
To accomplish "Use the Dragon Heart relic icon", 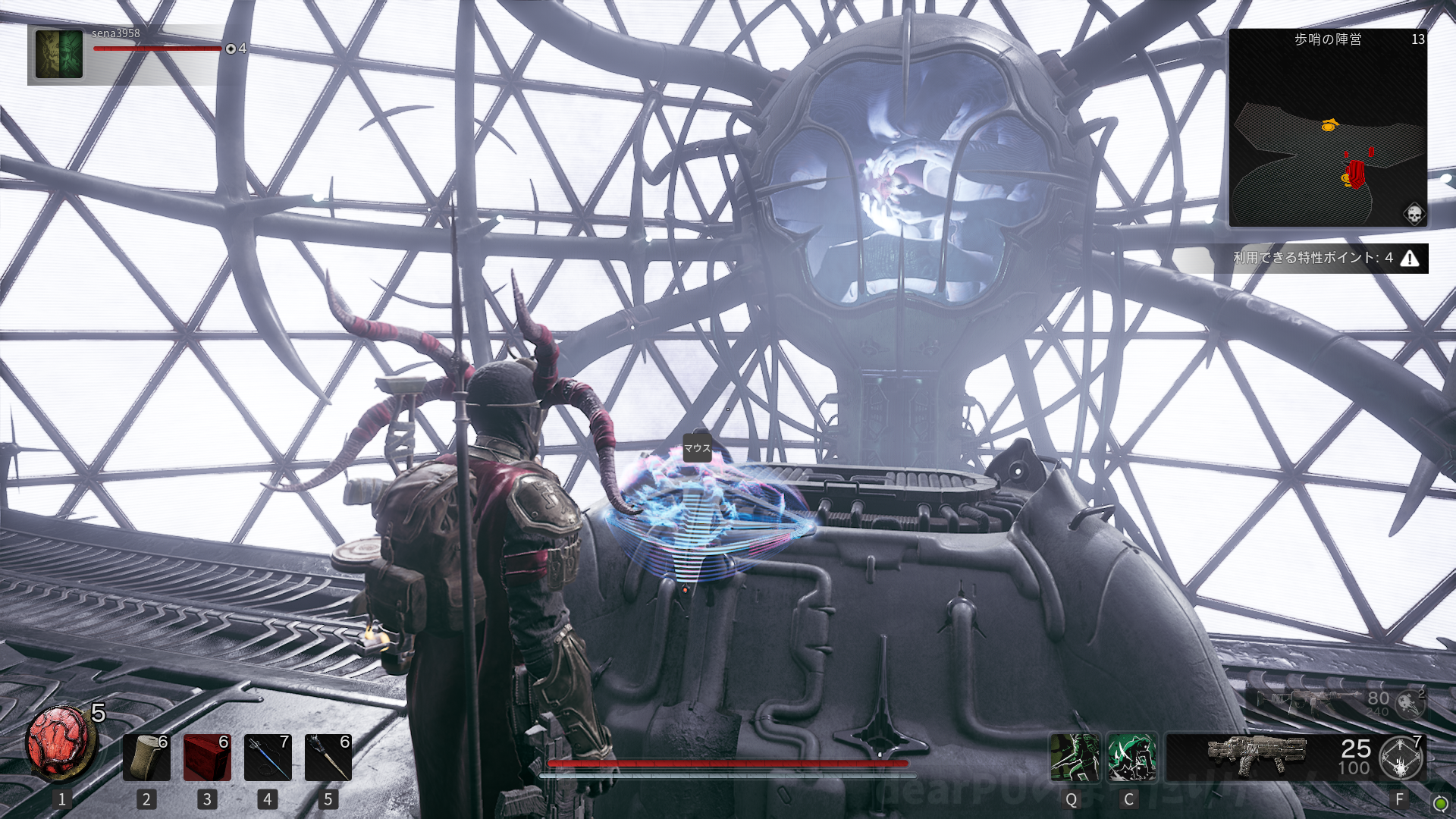I will pos(60,744).
